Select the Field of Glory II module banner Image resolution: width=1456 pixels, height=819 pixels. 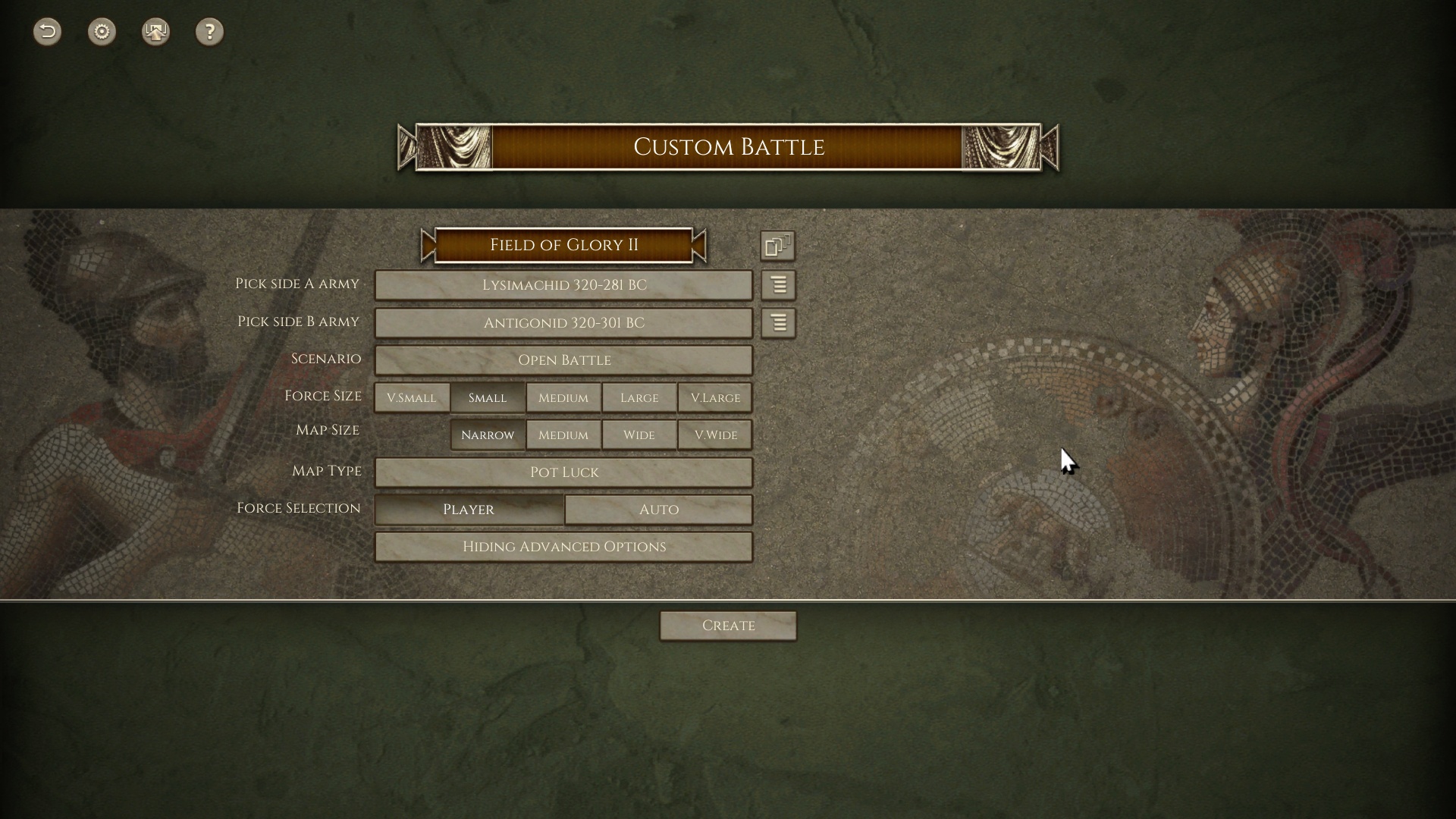click(563, 245)
